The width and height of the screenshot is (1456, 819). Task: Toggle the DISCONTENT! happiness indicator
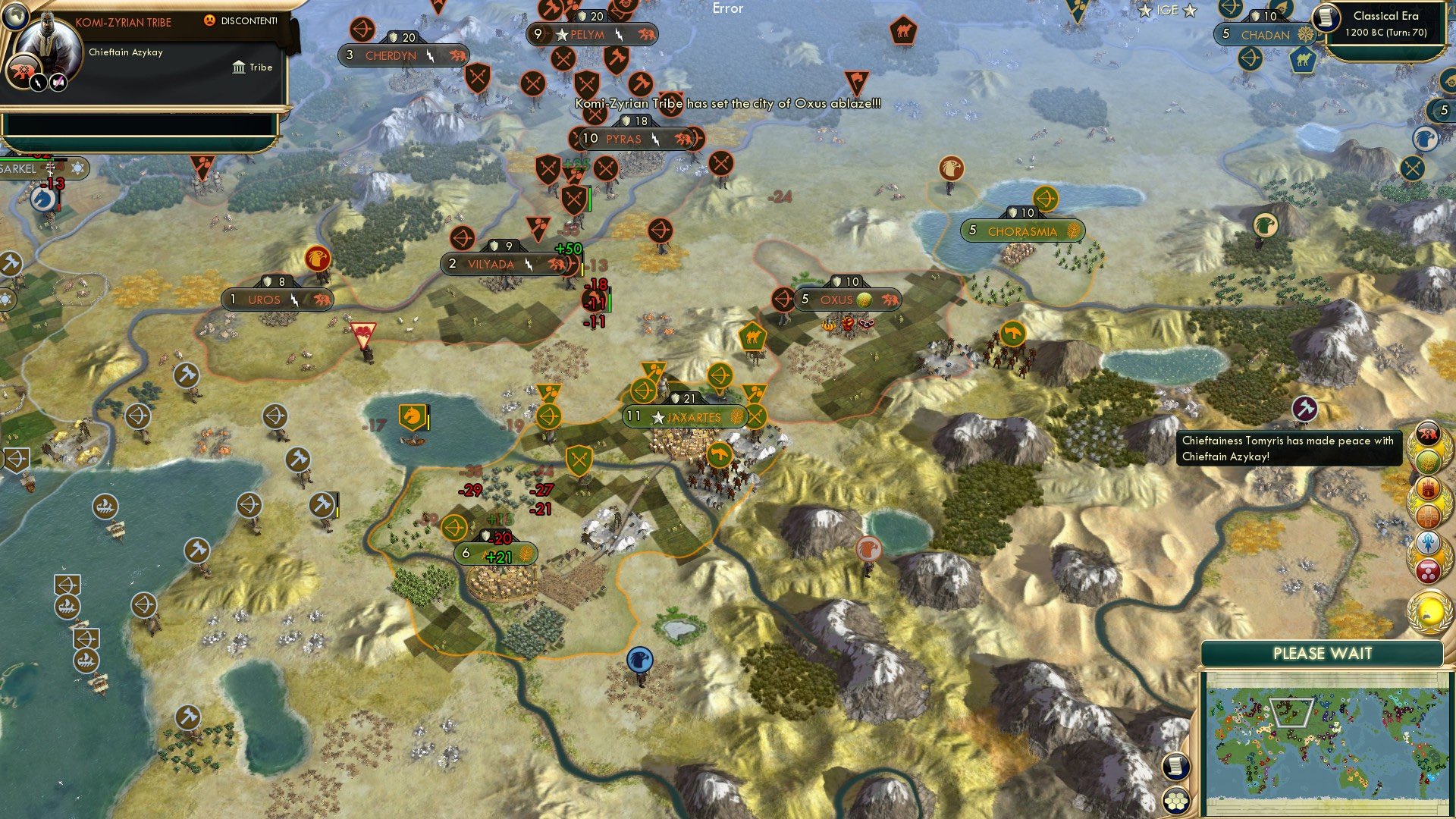227,20
